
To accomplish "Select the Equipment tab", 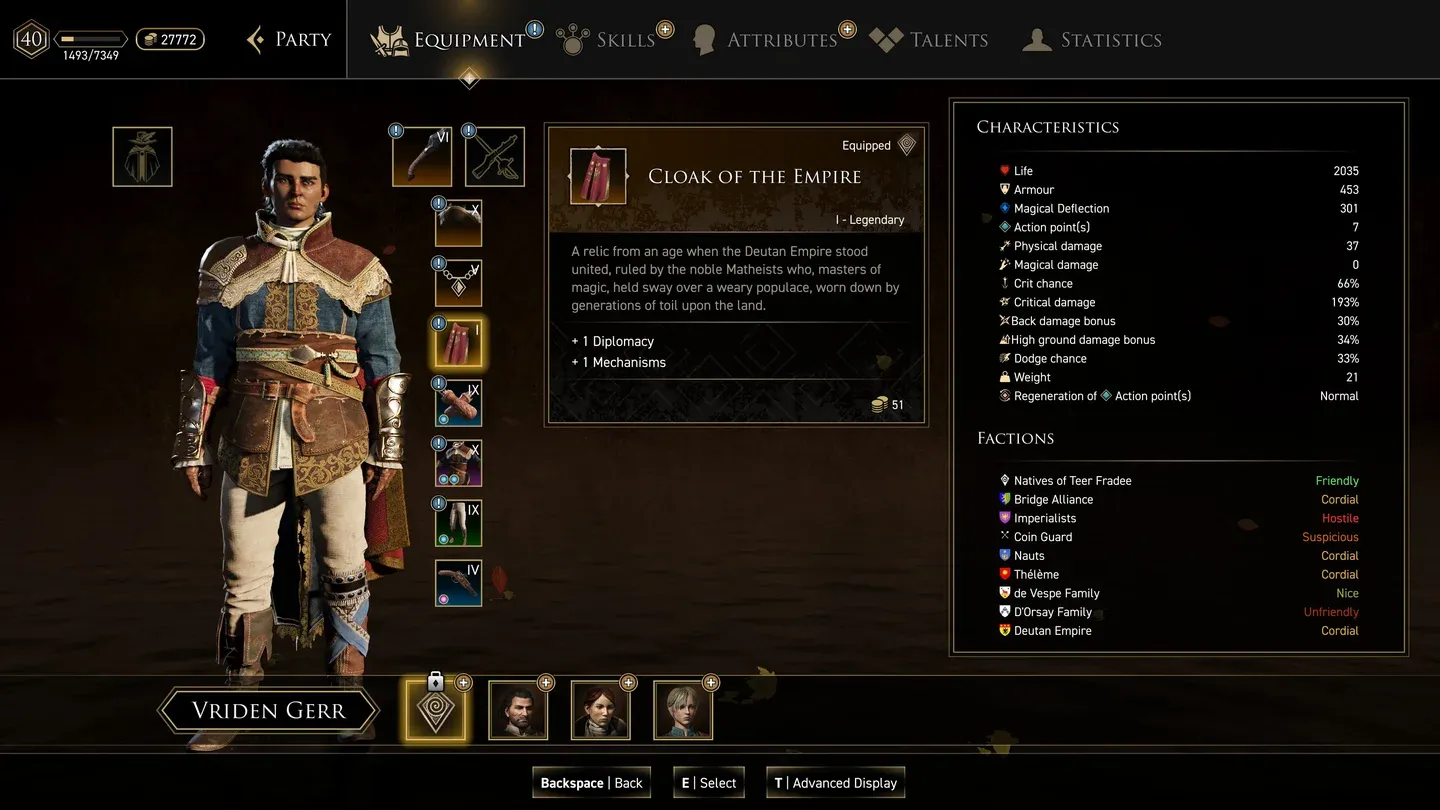I will coord(450,40).
